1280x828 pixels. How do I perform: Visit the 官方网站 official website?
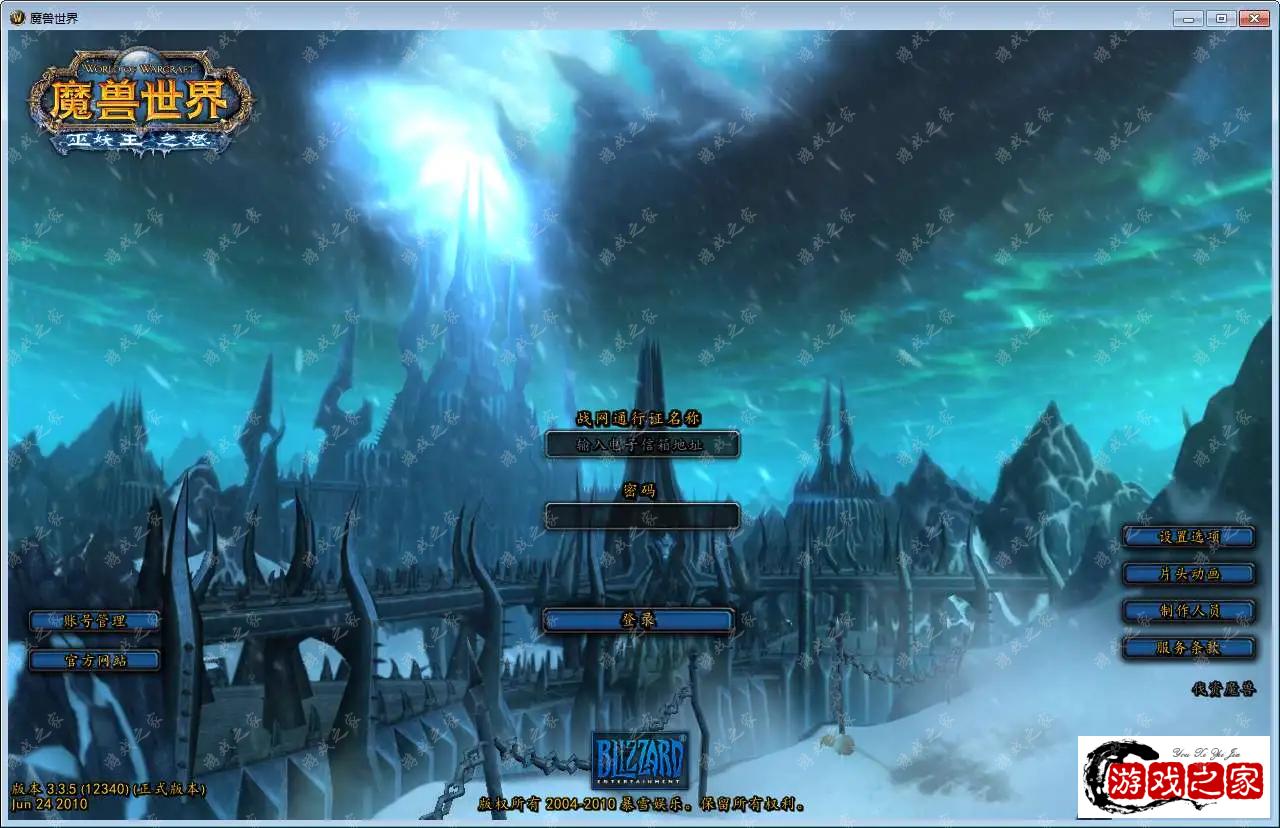click(x=94, y=660)
